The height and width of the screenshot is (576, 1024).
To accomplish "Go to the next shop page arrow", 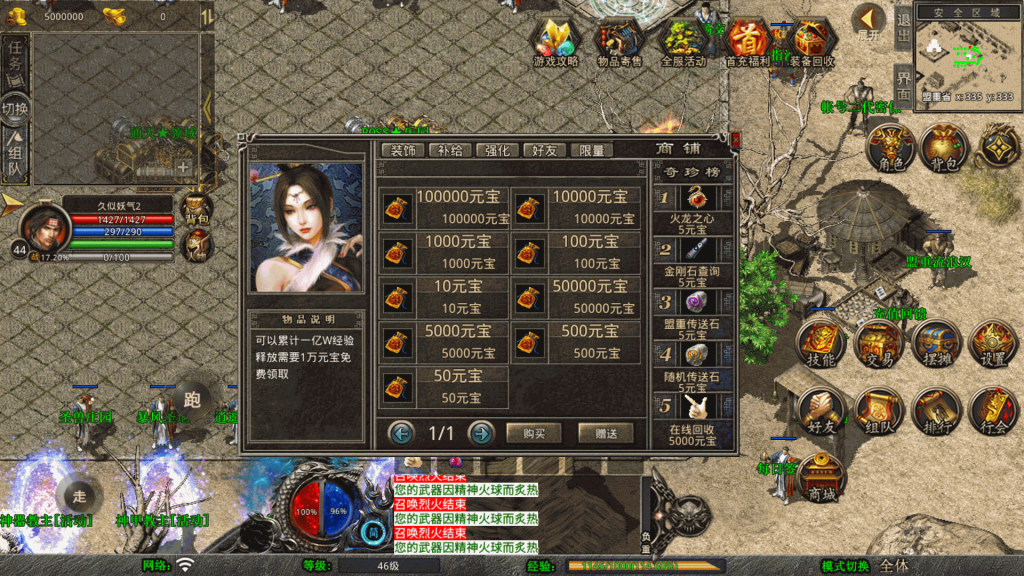I will (x=481, y=433).
